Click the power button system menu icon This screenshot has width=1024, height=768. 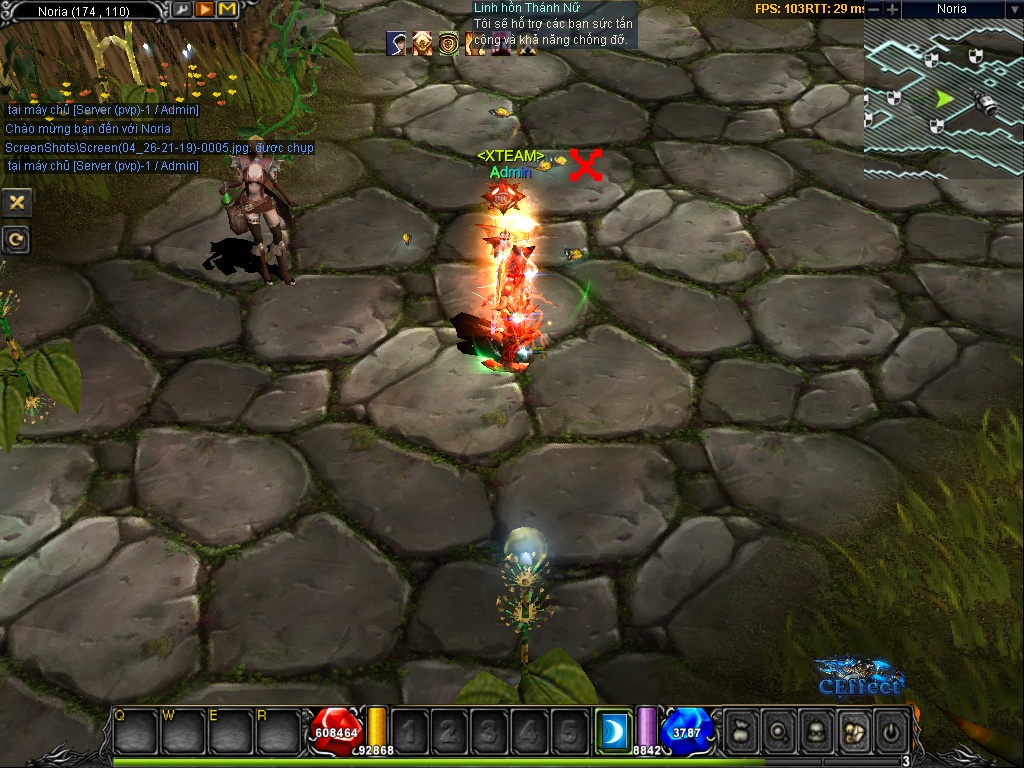pos(891,731)
